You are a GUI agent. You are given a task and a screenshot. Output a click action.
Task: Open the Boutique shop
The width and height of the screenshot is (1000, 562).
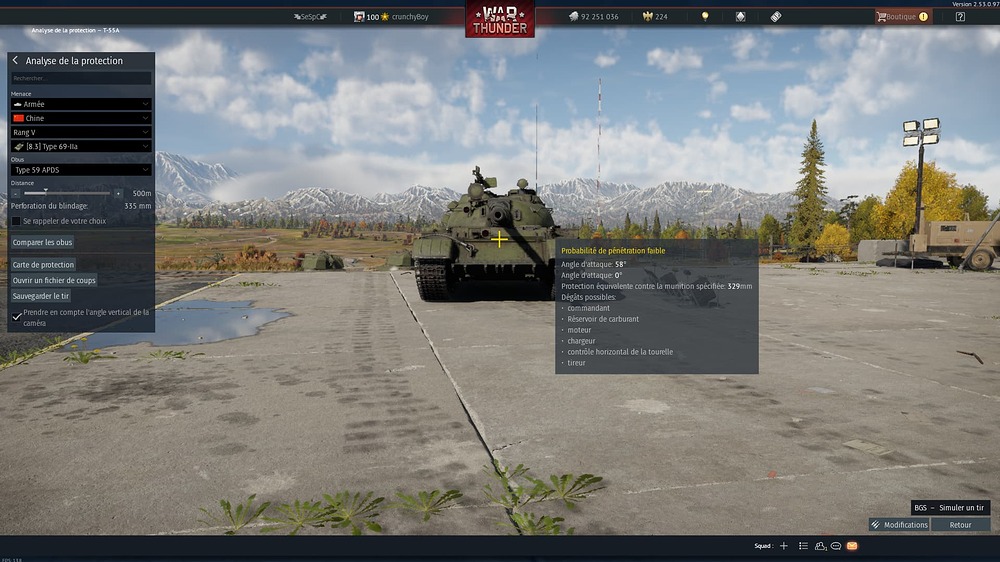click(x=901, y=17)
